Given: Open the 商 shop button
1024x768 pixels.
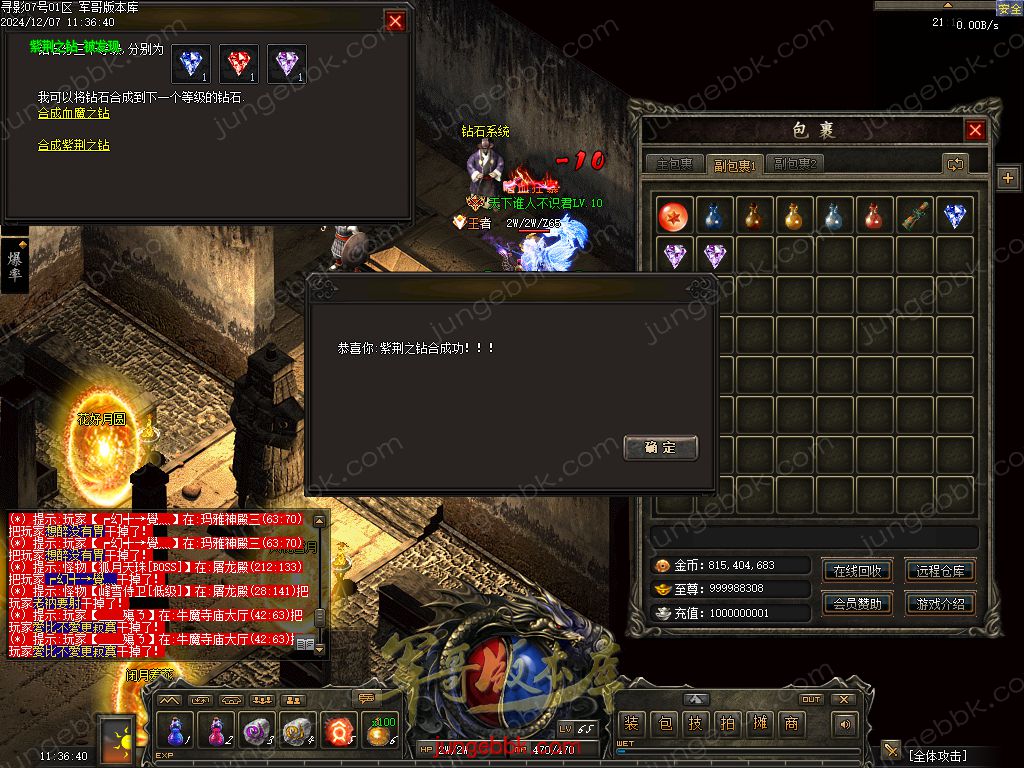Looking at the screenshot, I should [791, 724].
